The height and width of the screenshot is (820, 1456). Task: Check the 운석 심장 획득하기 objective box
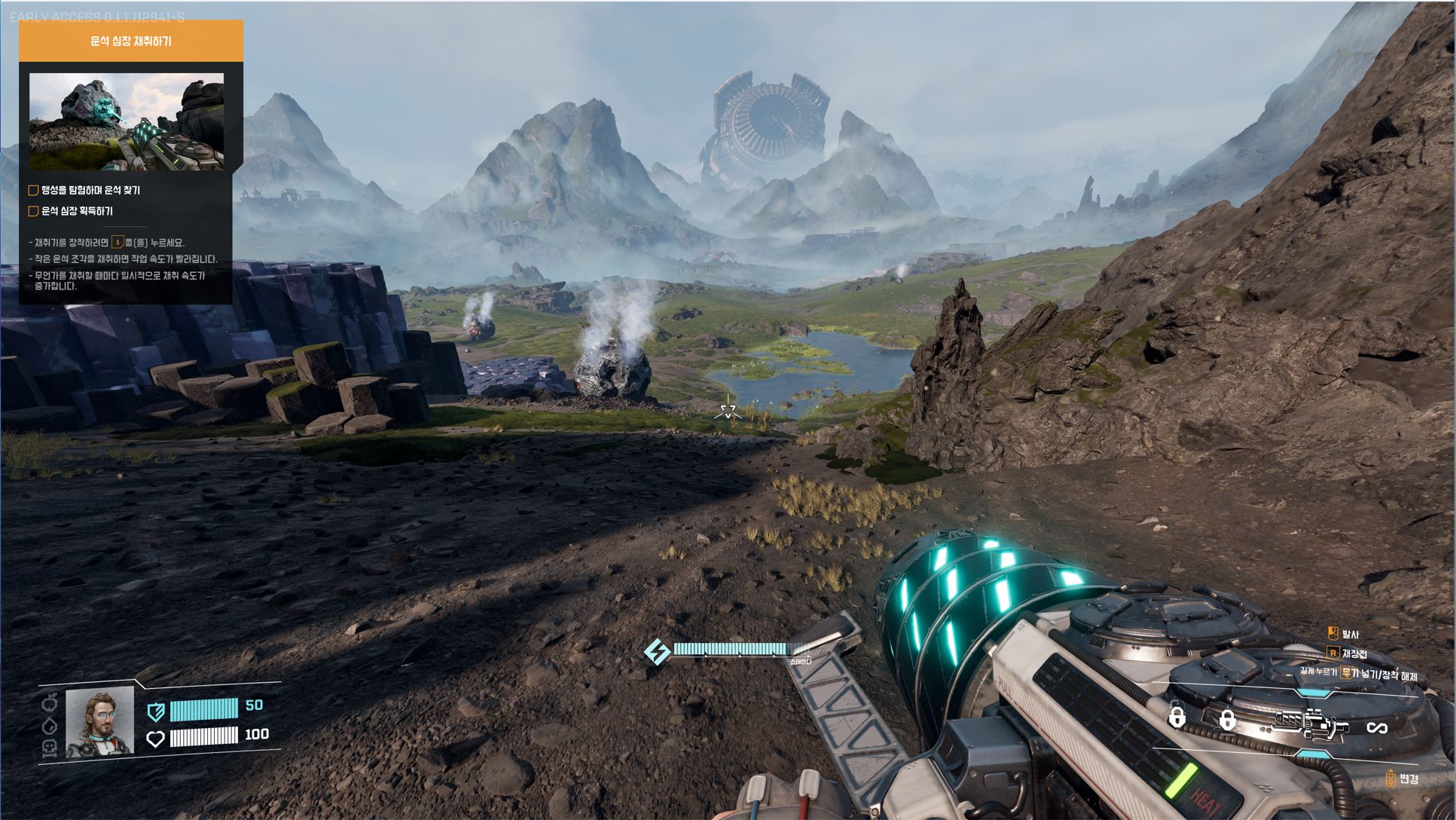tap(33, 212)
